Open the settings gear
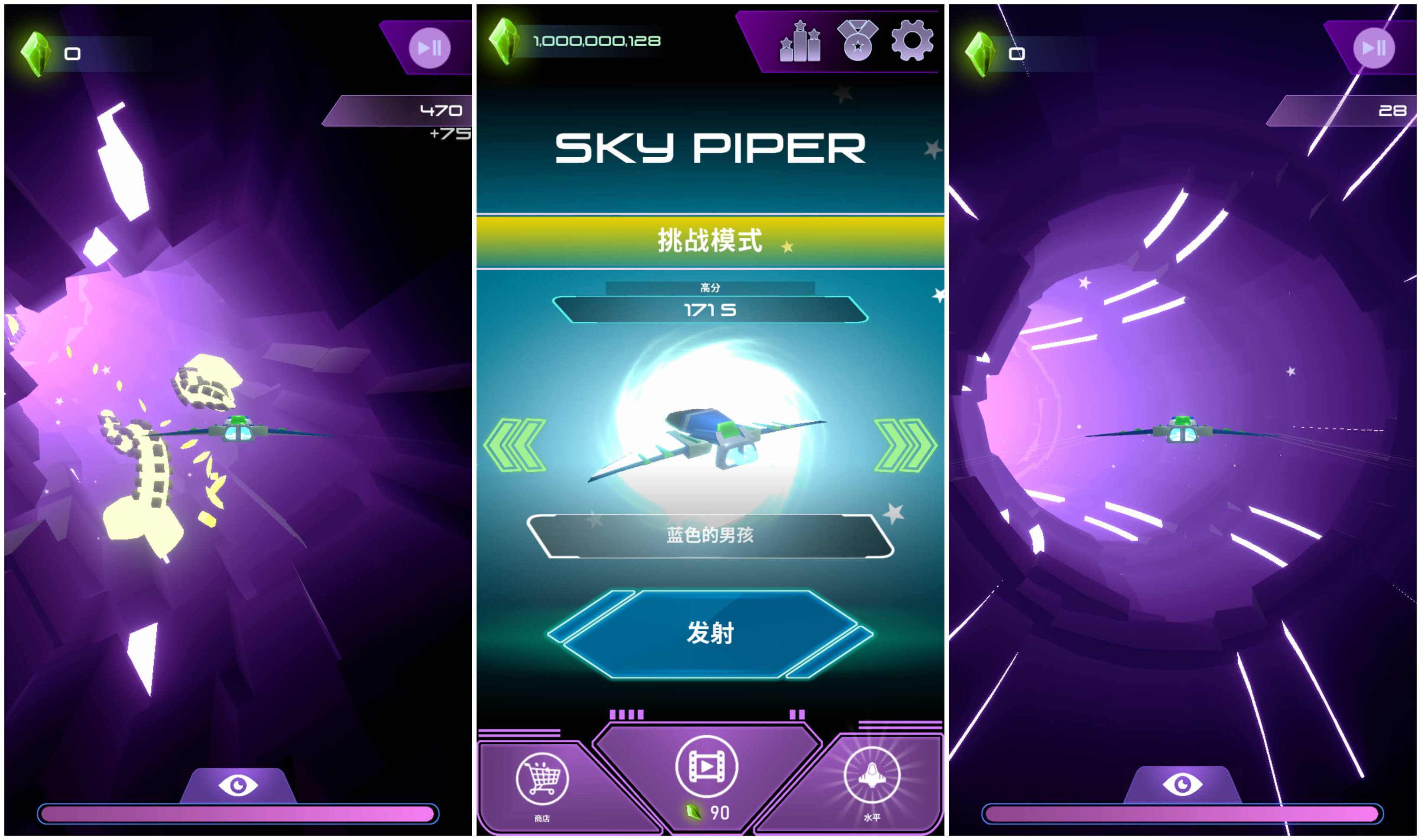 point(911,40)
